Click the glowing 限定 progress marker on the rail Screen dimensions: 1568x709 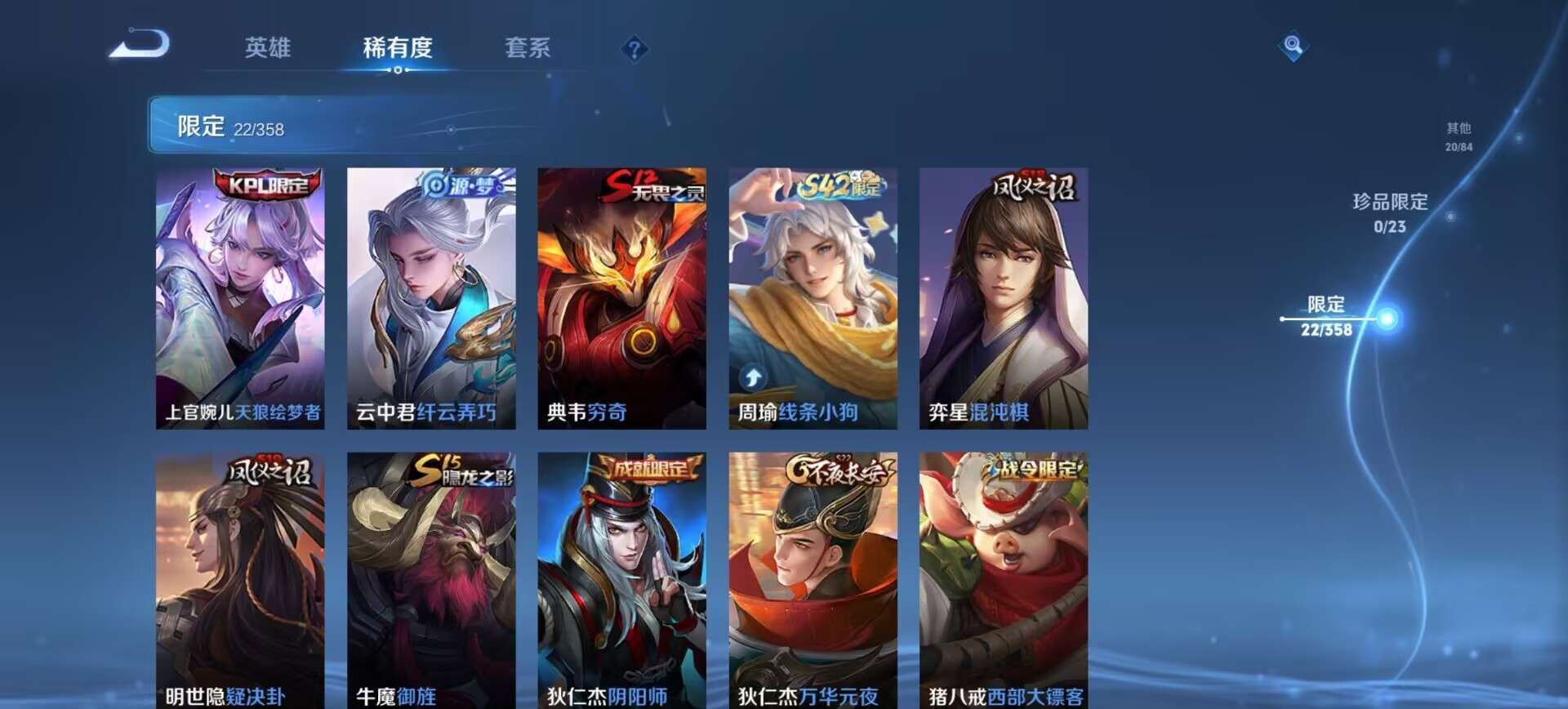[1388, 318]
